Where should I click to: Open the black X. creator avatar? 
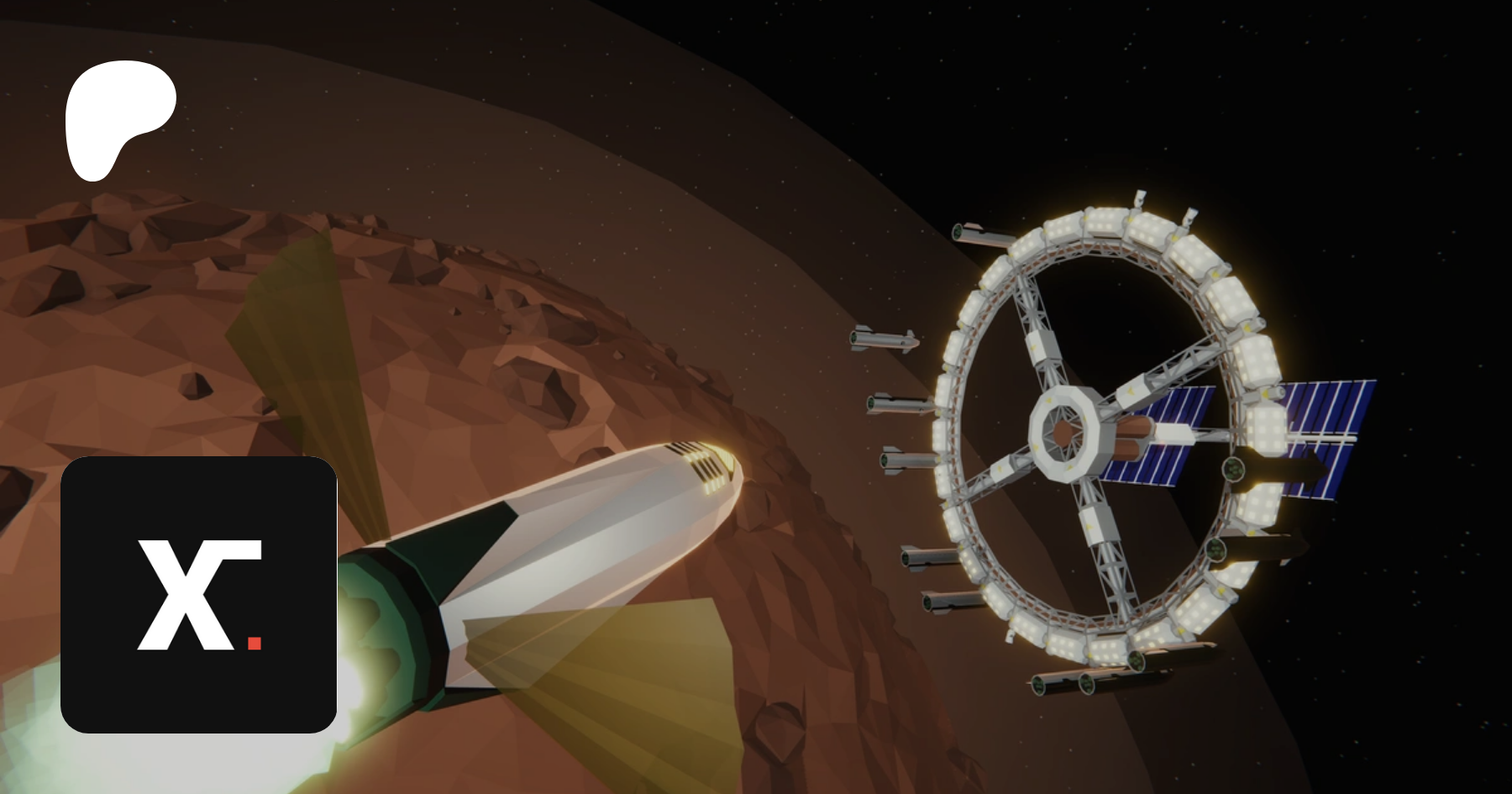tap(199, 594)
